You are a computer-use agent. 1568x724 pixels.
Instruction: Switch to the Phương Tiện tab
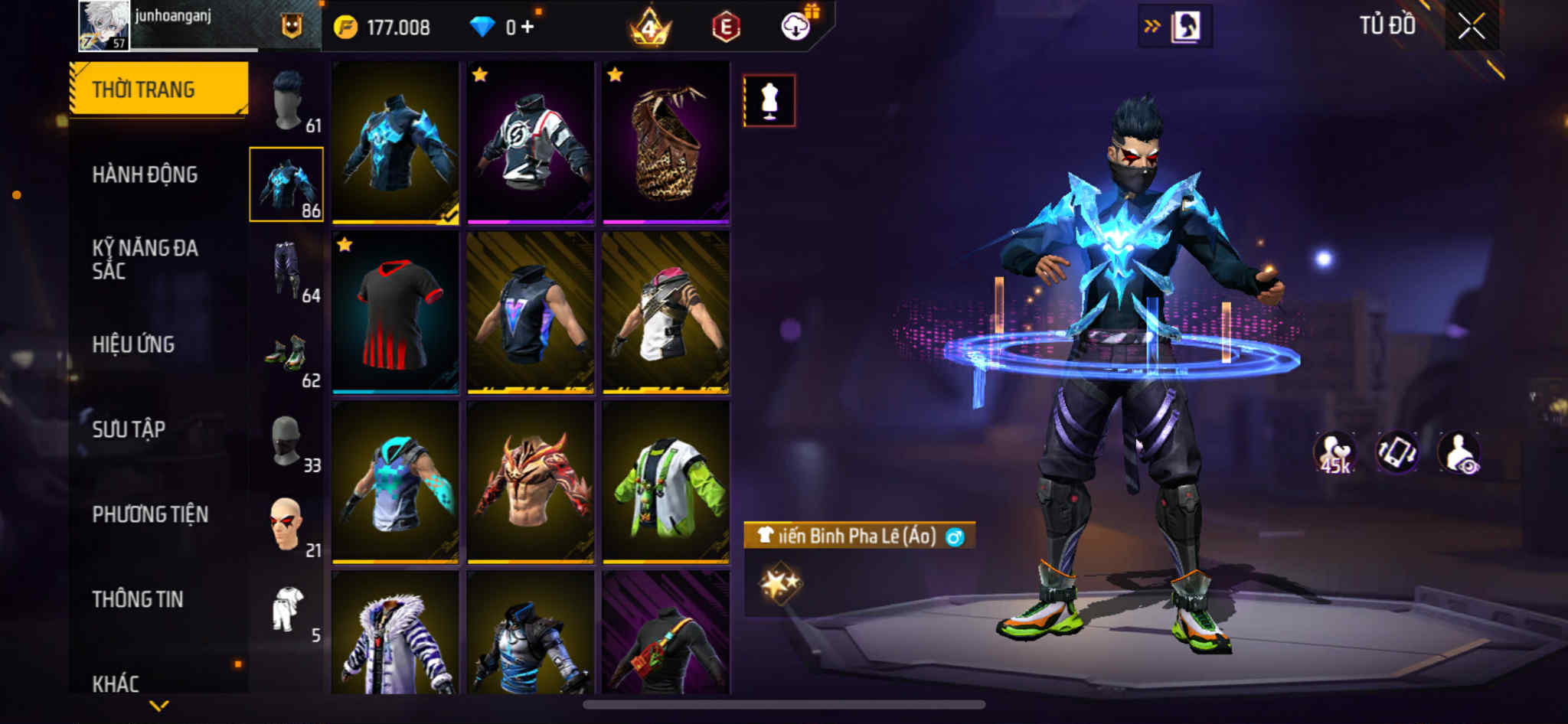coord(150,514)
